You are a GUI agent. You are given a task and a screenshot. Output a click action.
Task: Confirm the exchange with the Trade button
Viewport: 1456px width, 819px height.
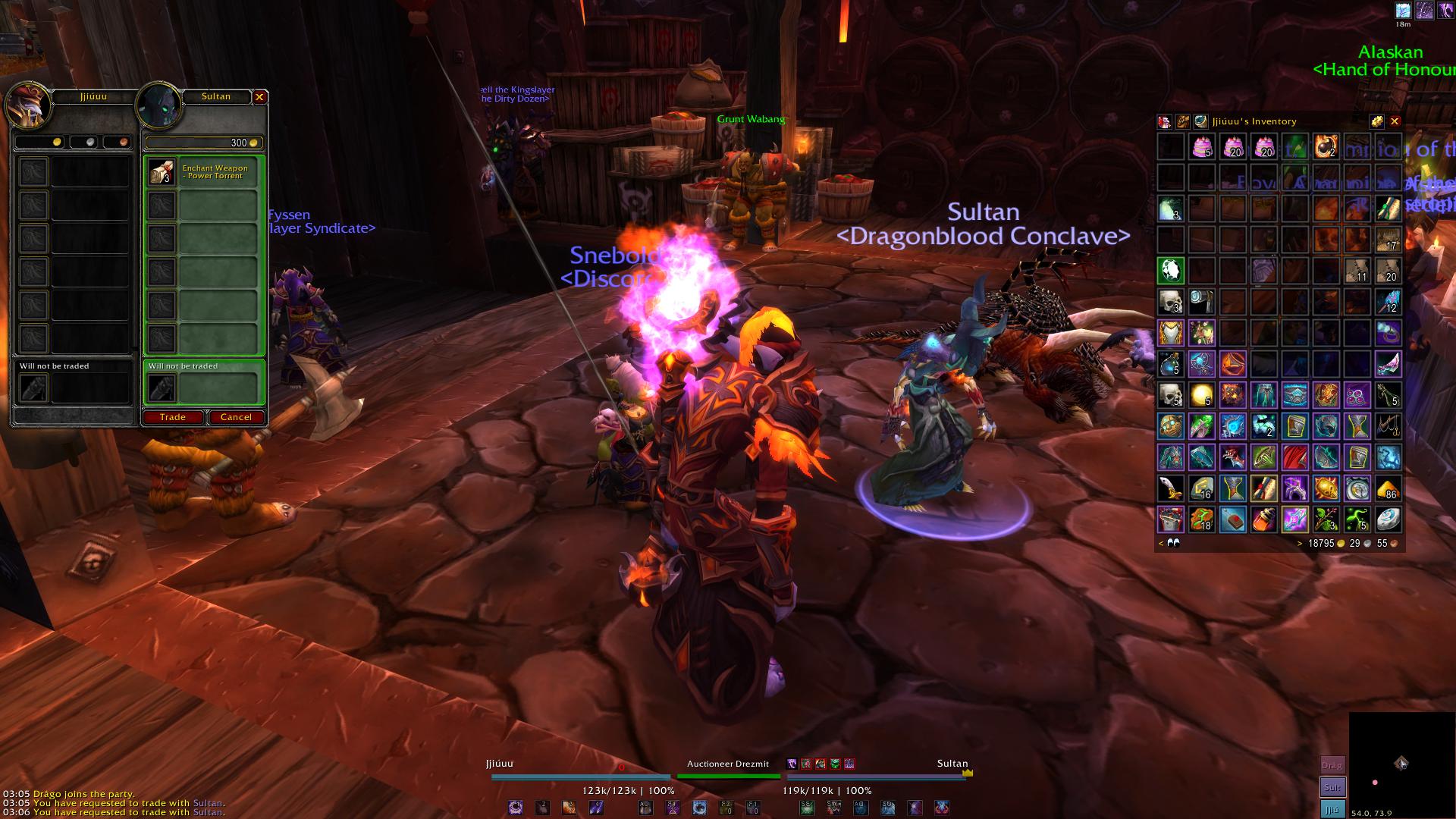coord(172,417)
